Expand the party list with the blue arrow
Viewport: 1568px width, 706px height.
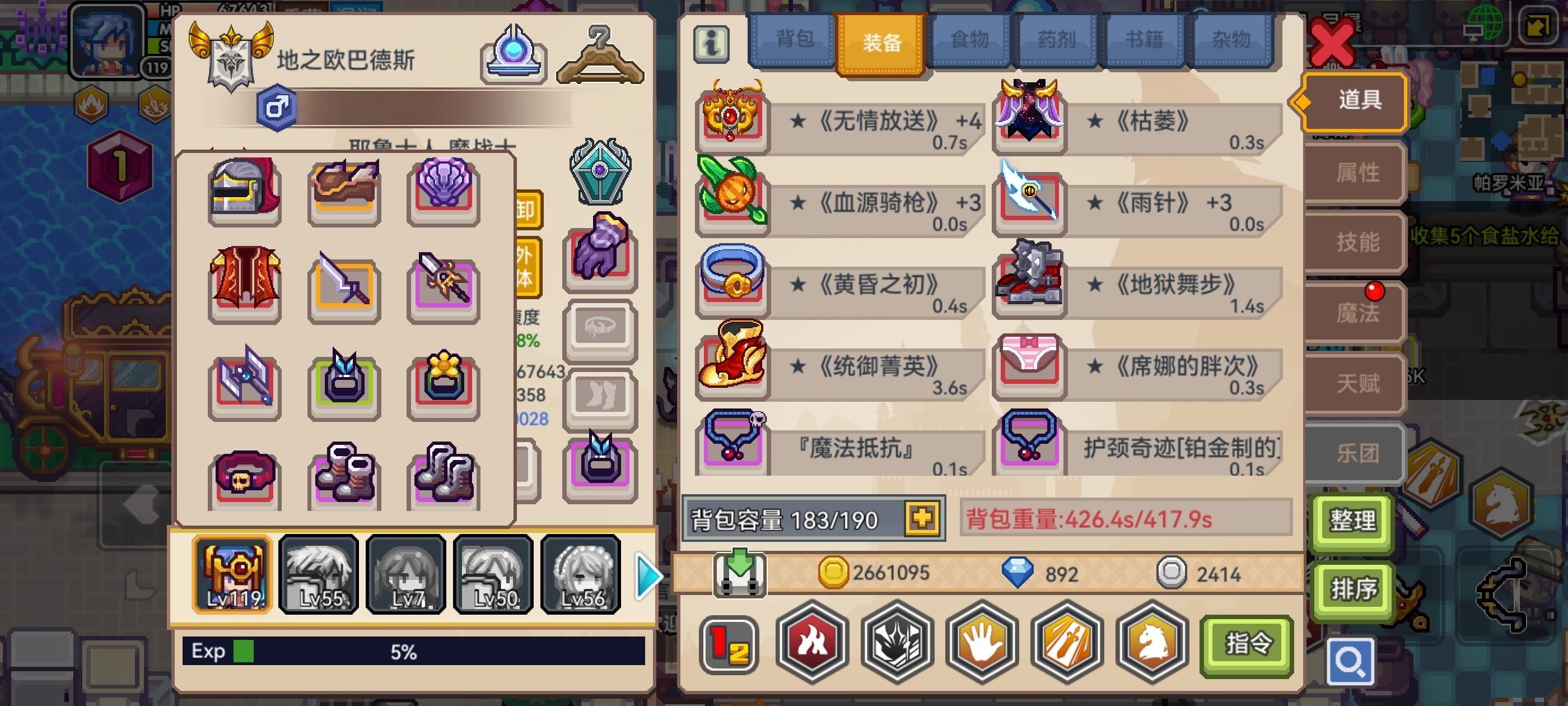(648, 574)
